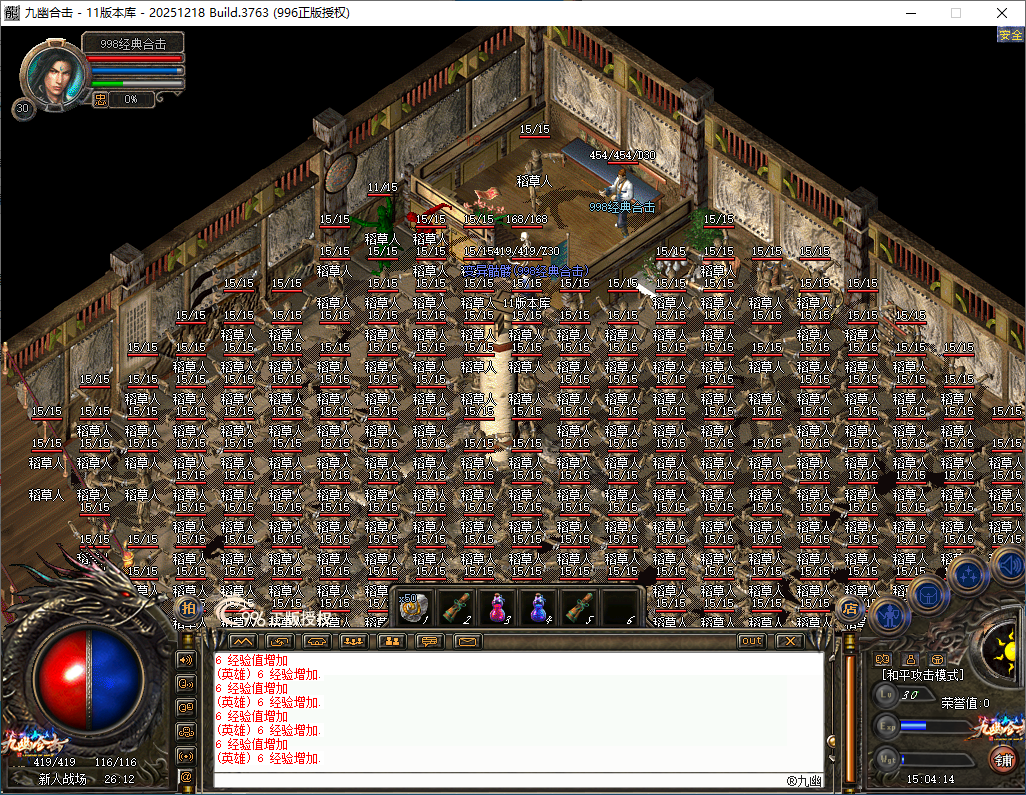Click the 'out' logout button
Viewport: 1026px width, 795px height.
pyautogui.click(x=752, y=641)
